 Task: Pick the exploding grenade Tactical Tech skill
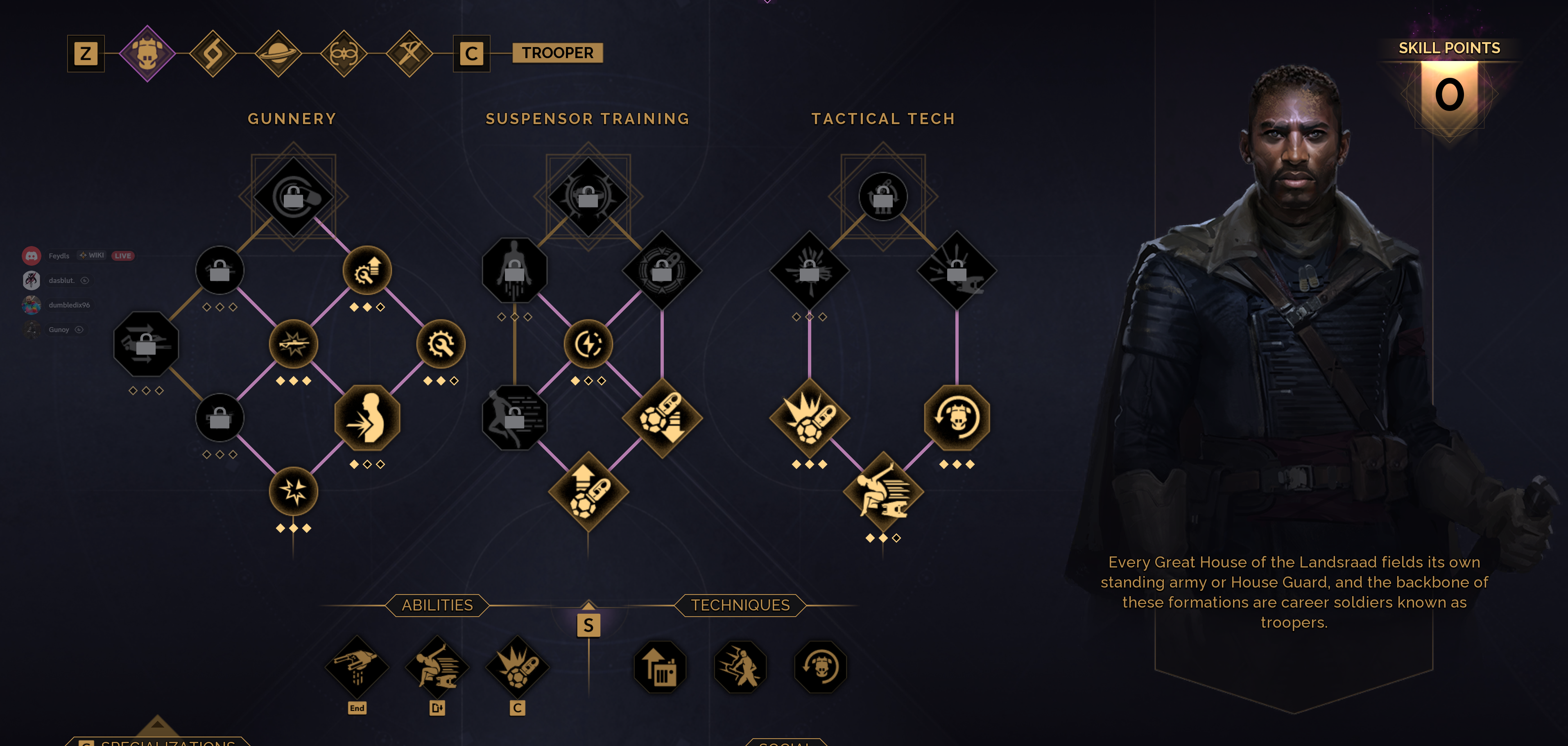tap(810, 418)
